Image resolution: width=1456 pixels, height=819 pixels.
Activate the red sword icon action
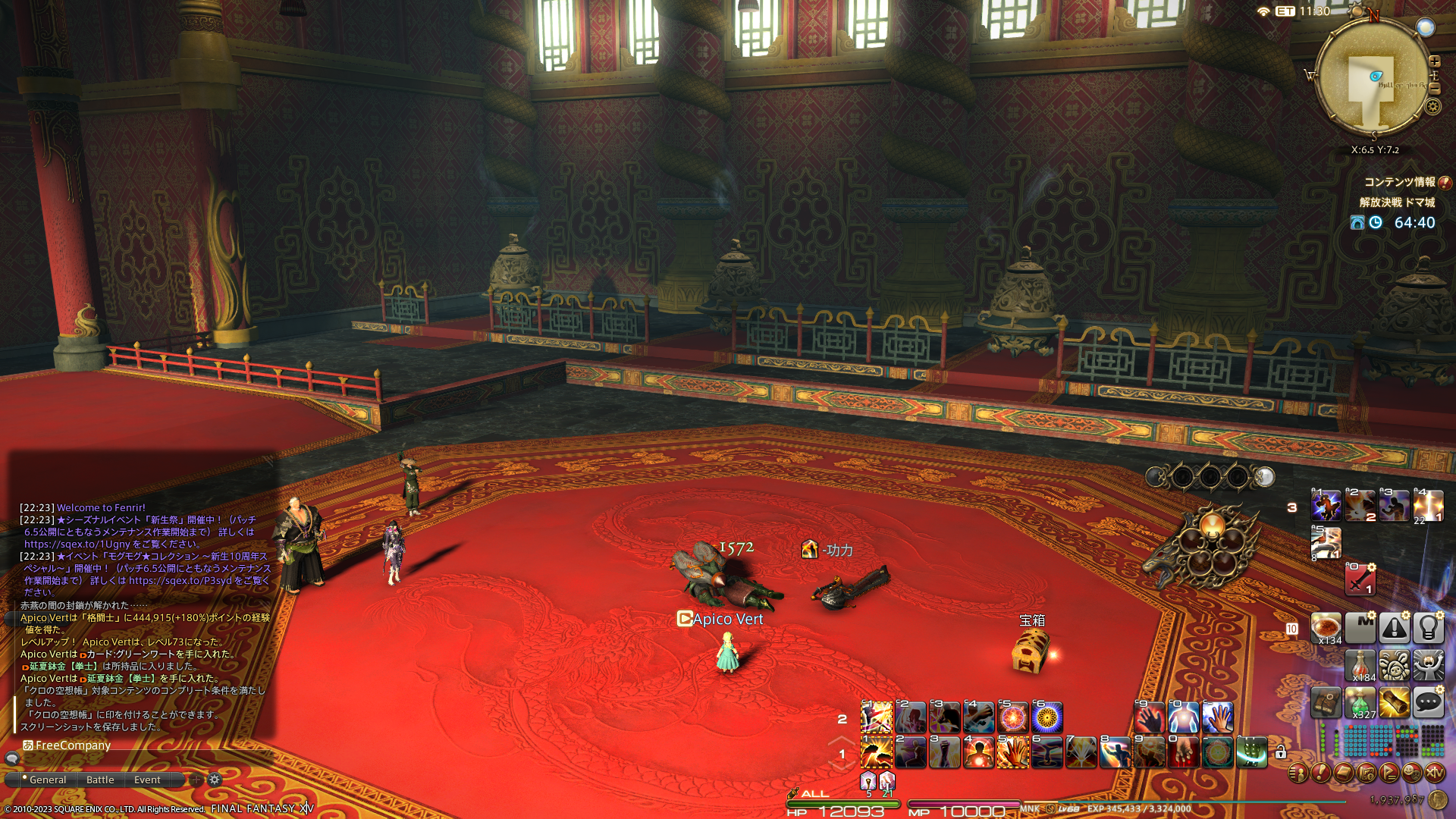(1360, 580)
